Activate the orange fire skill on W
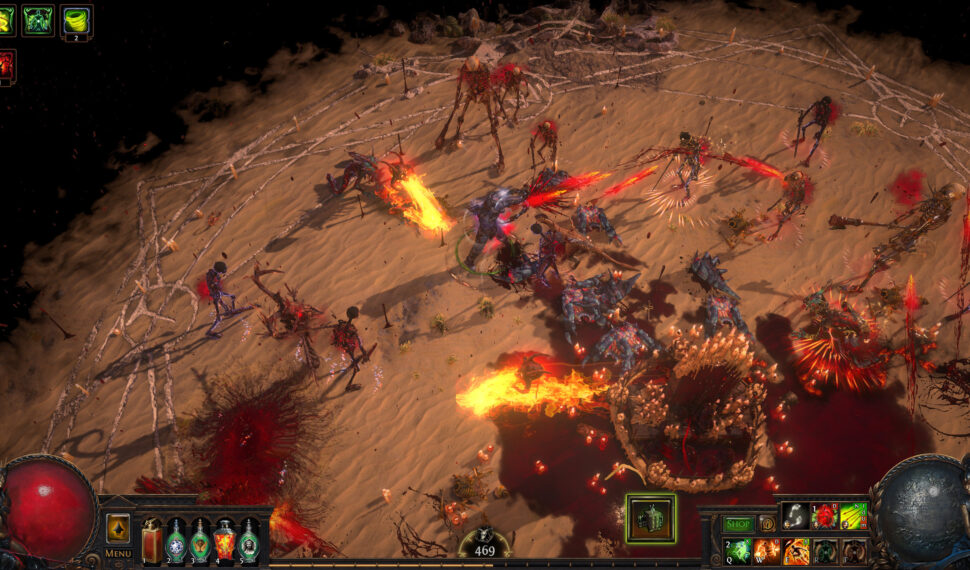Screen dimensions: 970x570 (x=767, y=551)
